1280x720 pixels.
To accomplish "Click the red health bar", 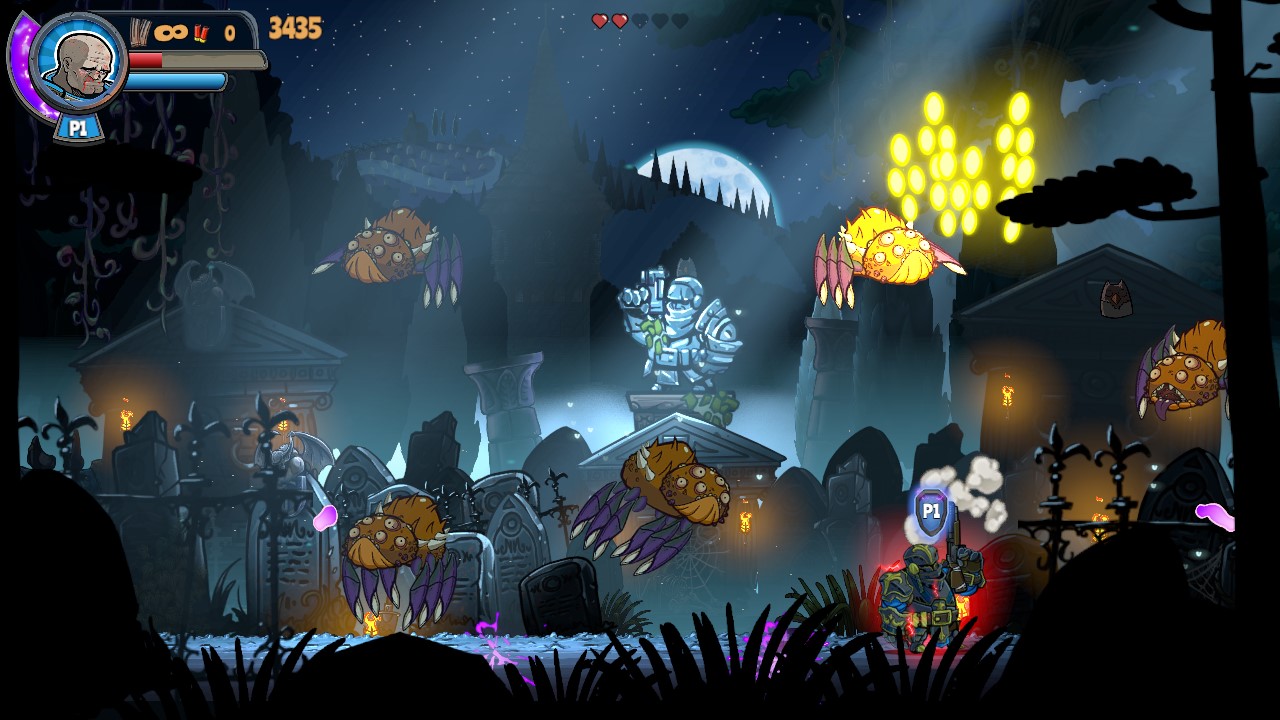I will tap(145, 59).
